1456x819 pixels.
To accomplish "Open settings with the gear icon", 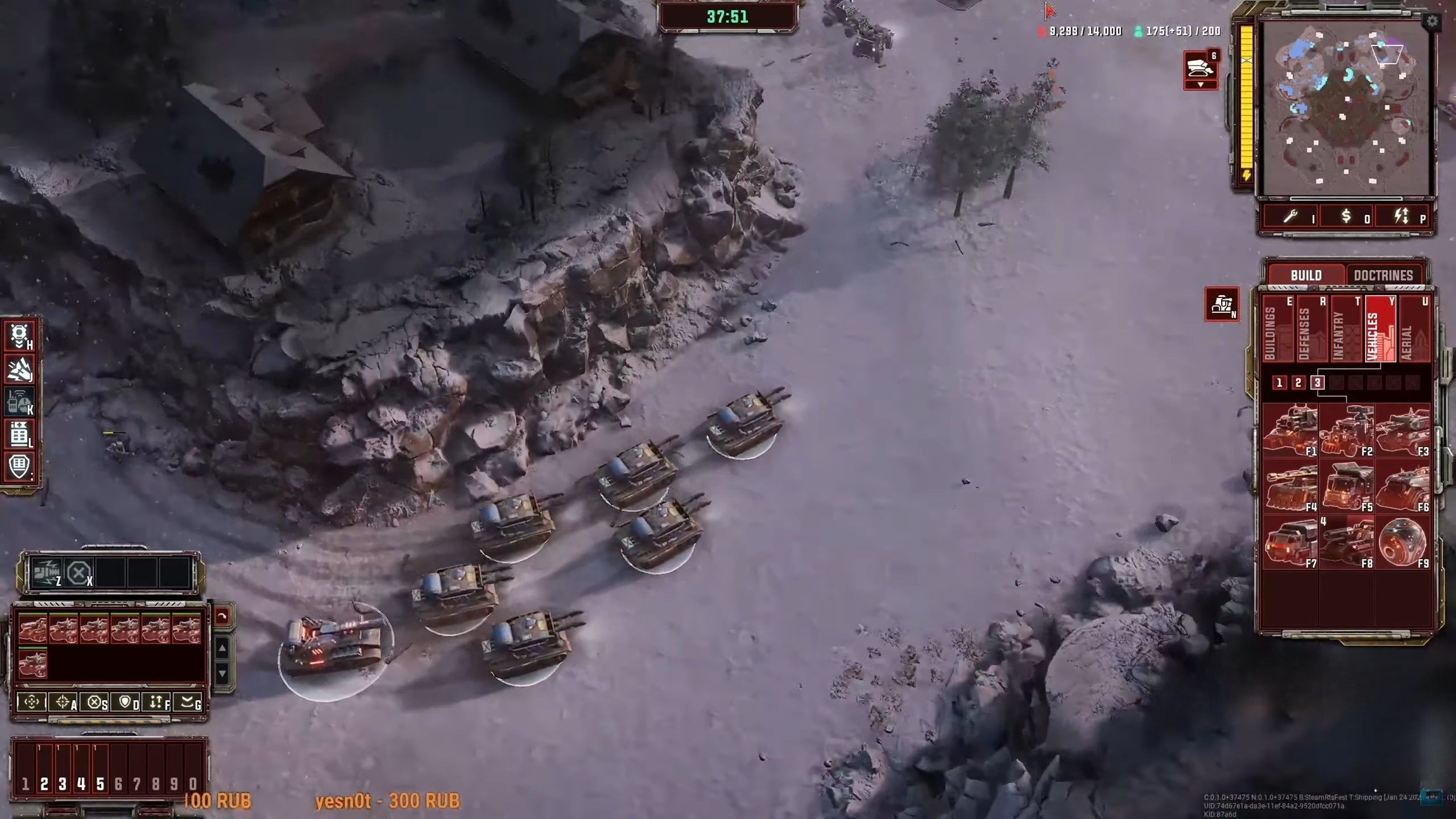I will click(1432, 22).
